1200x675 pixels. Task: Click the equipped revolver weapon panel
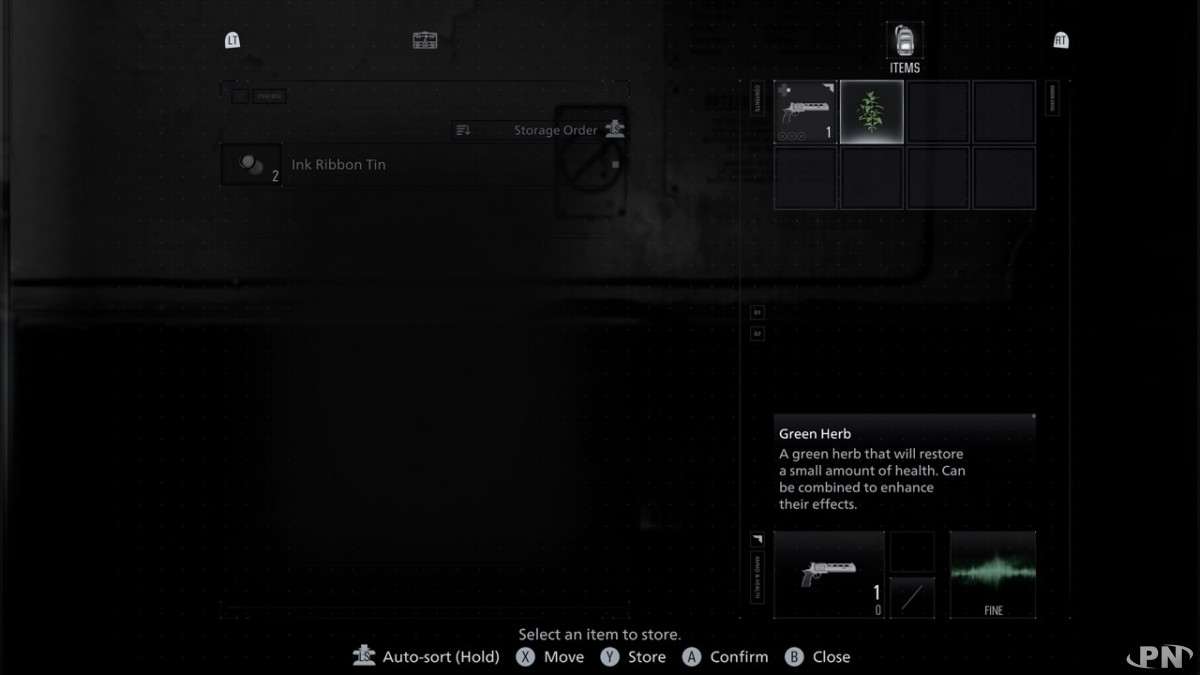point(829,575)
